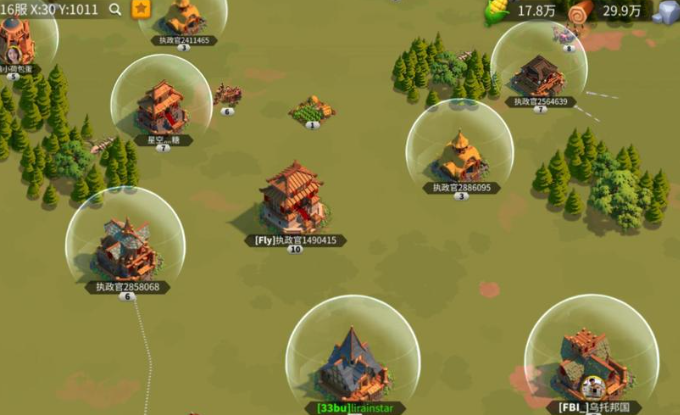Open bookmarks with the star button
The width and height of the screenshot is (680, 415).
tap(141, 9)
